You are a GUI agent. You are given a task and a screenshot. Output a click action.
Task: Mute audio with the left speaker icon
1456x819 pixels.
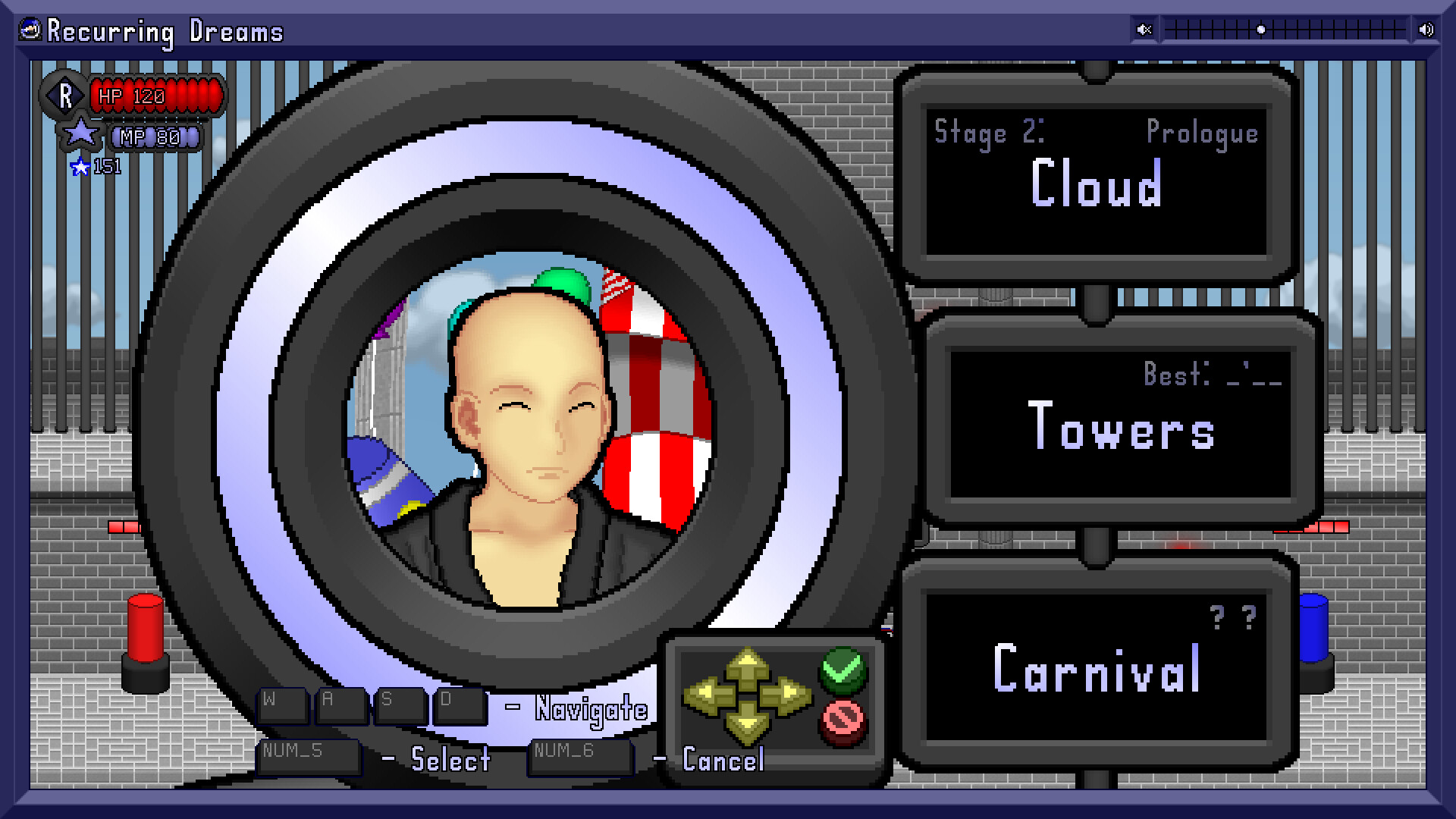click(x=1144, y=29)
